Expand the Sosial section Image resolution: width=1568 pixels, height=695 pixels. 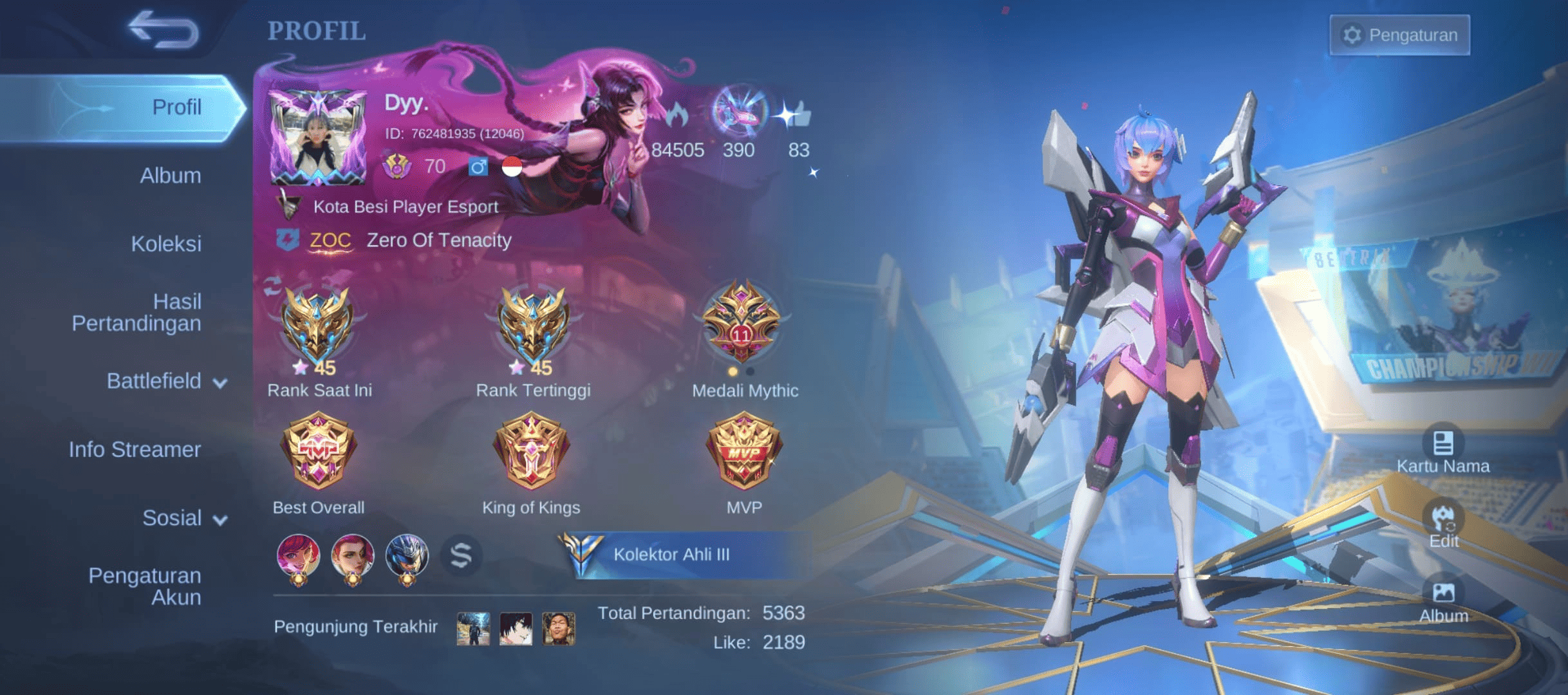point(184,518)
